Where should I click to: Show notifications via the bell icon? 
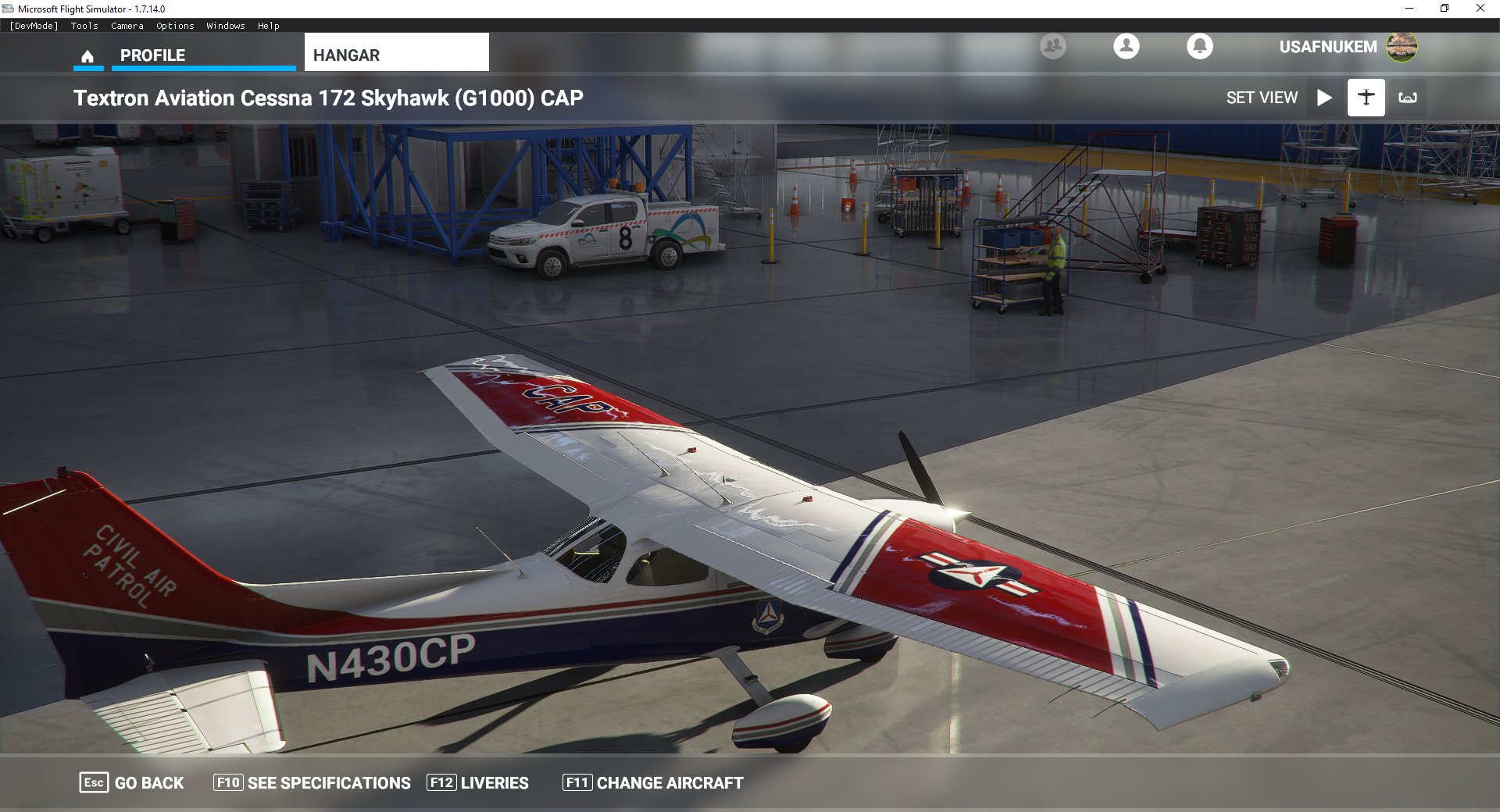[x=1199, y=47]
